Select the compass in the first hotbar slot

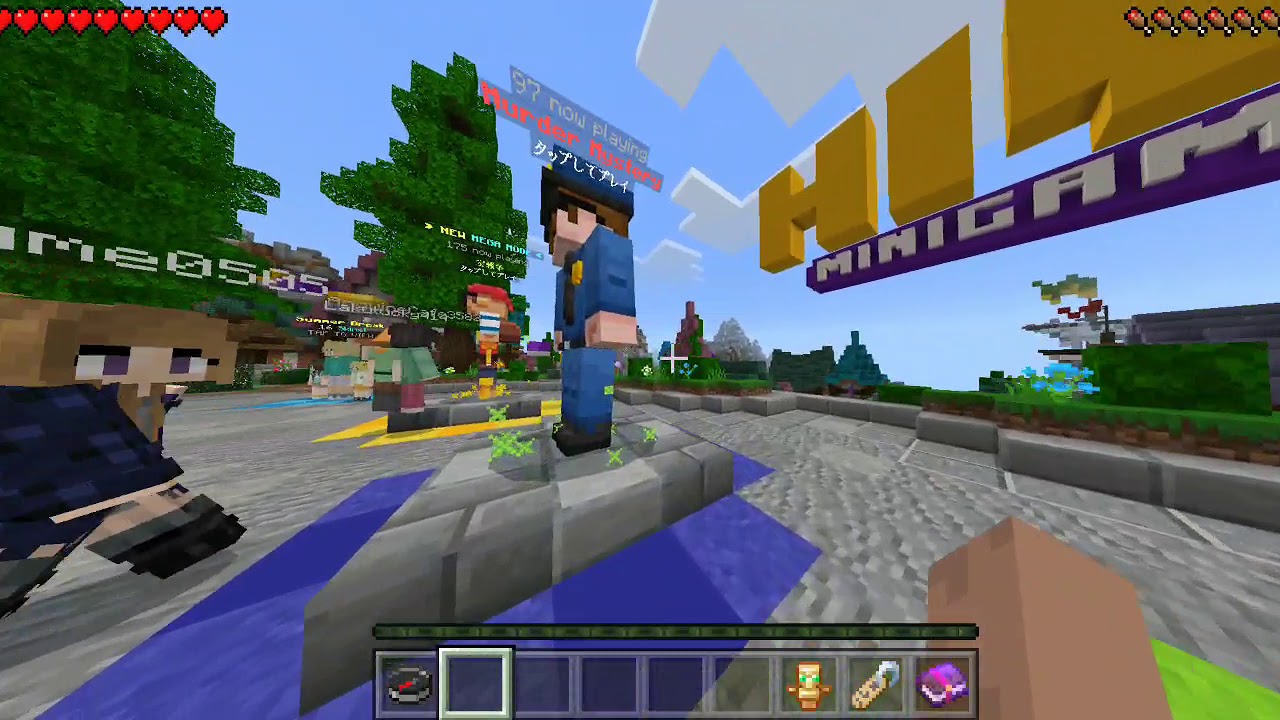409,680
